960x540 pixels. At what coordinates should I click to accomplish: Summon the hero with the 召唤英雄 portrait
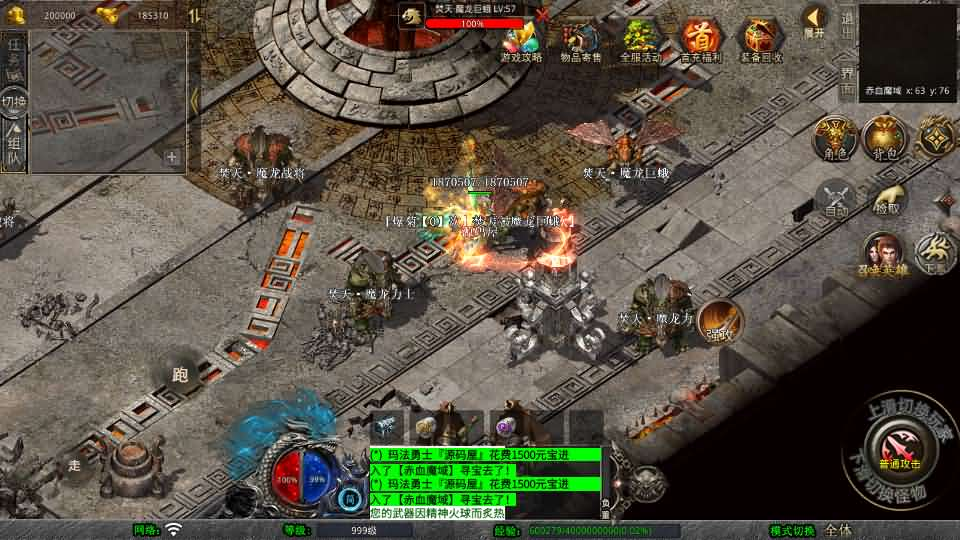[x=883, y=255]
